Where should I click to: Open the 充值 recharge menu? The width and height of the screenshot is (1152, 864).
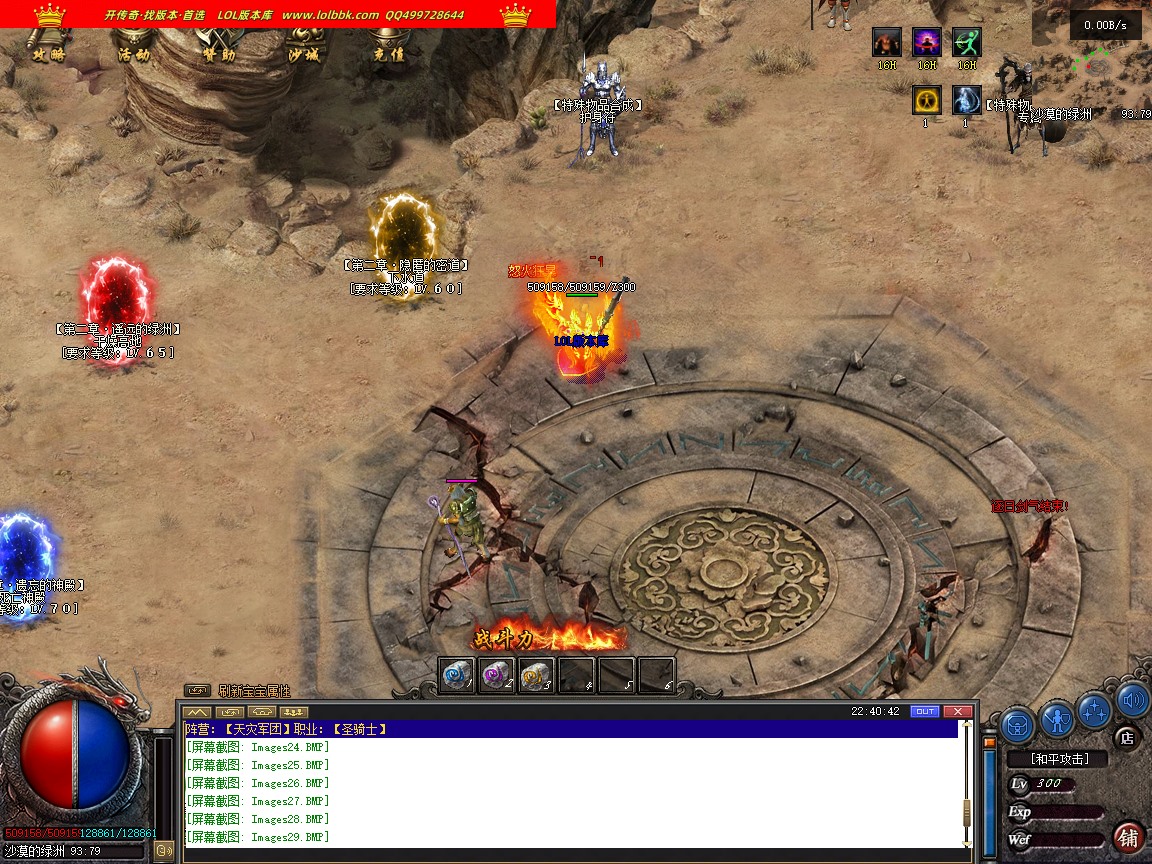coord(388,54)
